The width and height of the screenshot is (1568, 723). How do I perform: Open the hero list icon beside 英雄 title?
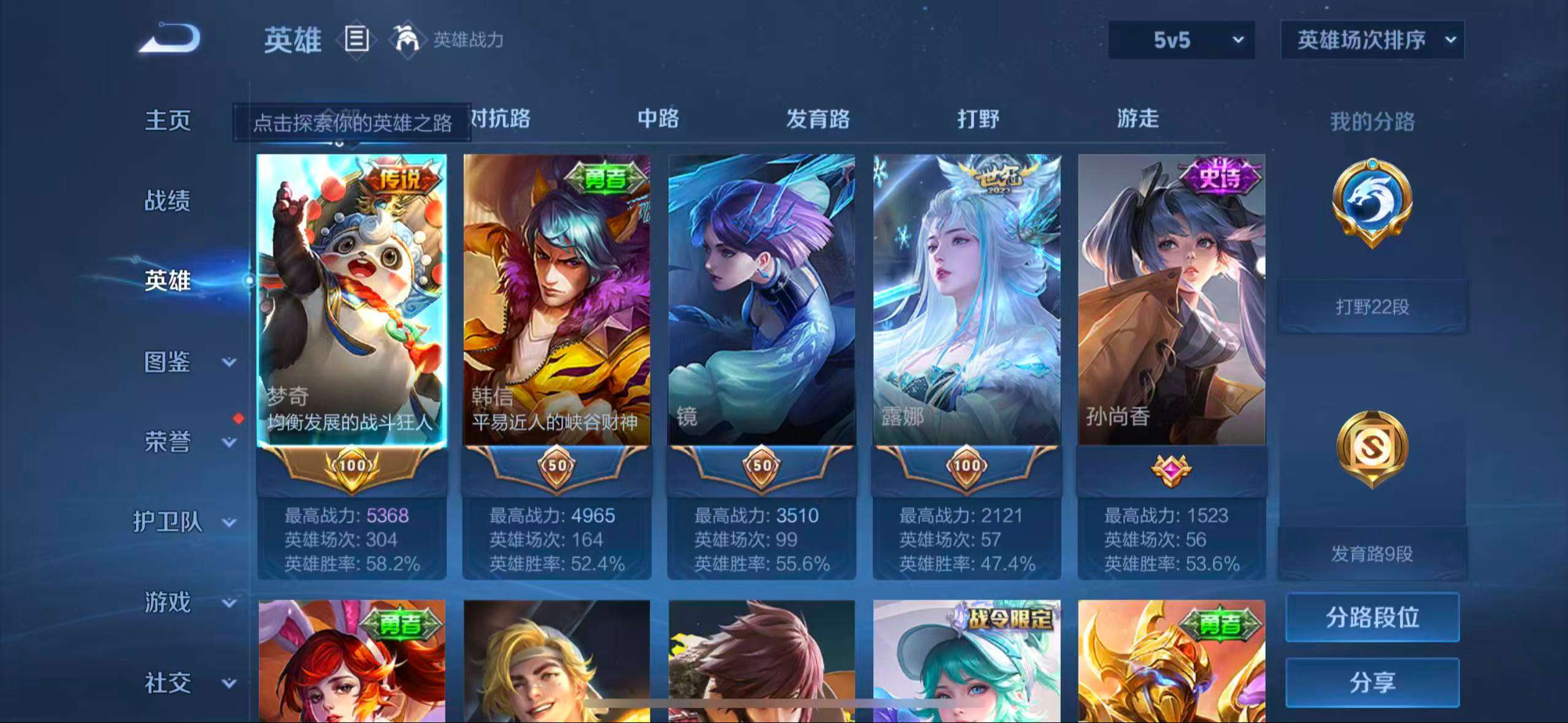click(x=356, y=40)
